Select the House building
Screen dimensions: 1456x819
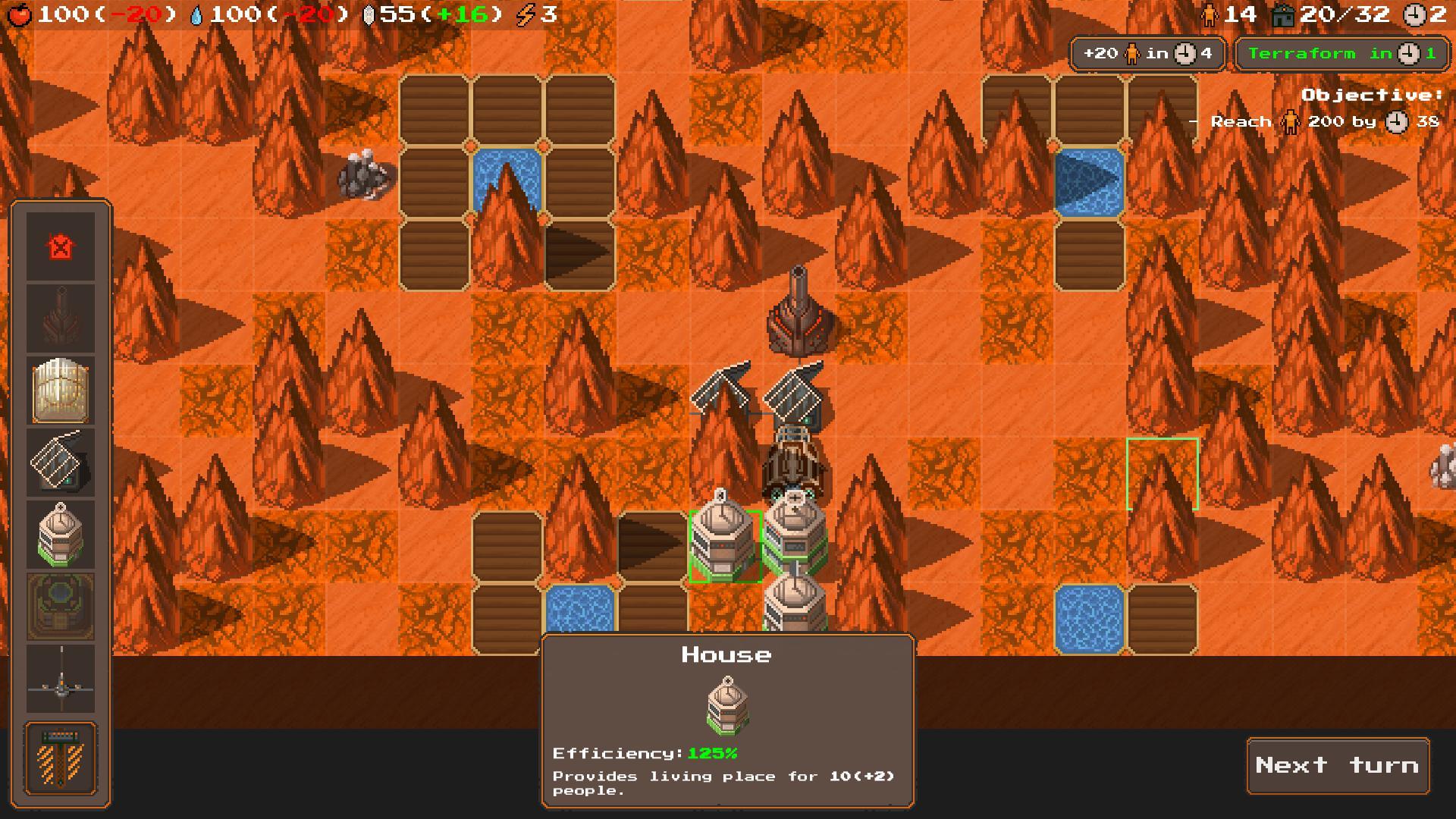pos(61,535)
